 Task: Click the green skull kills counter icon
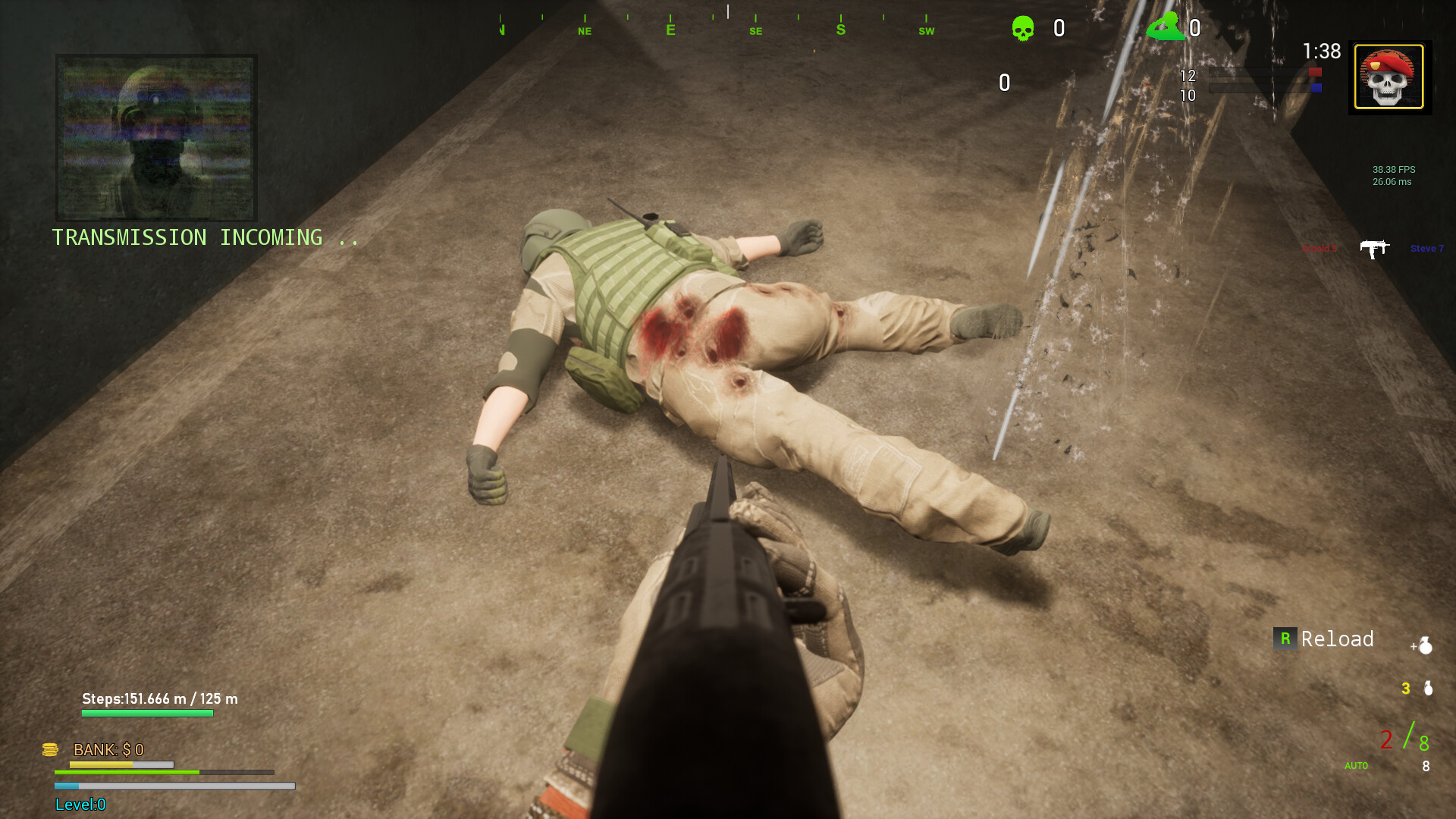click(1023, 27)
